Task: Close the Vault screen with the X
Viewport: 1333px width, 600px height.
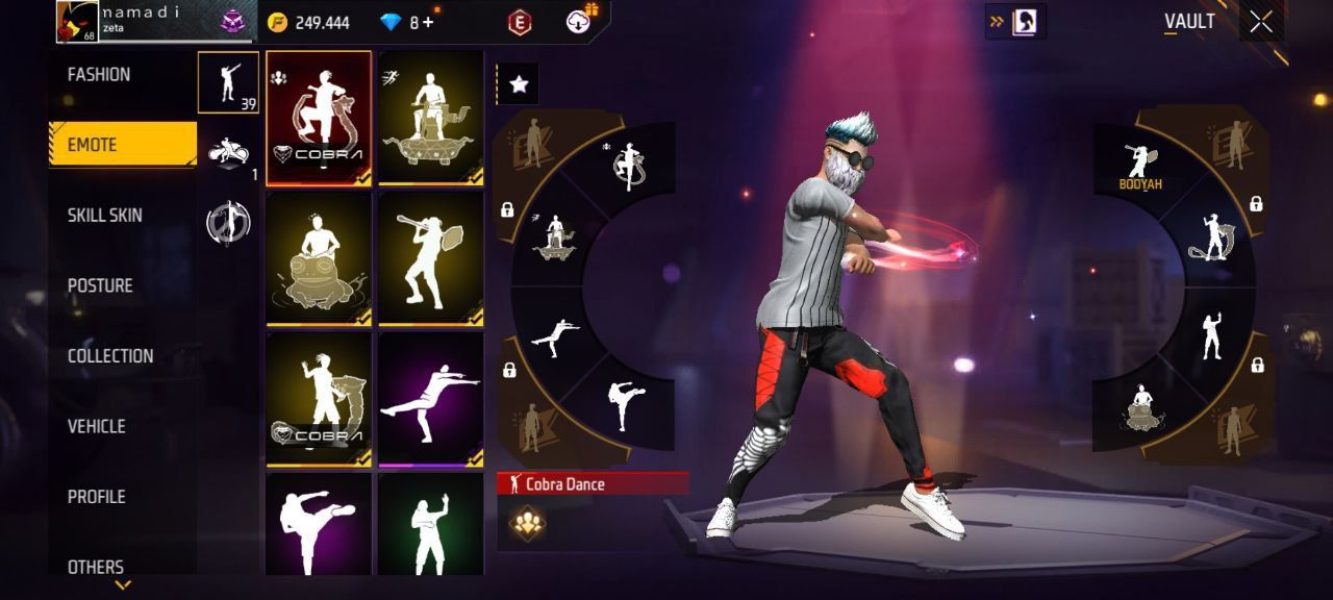Action: [1261, 22]
